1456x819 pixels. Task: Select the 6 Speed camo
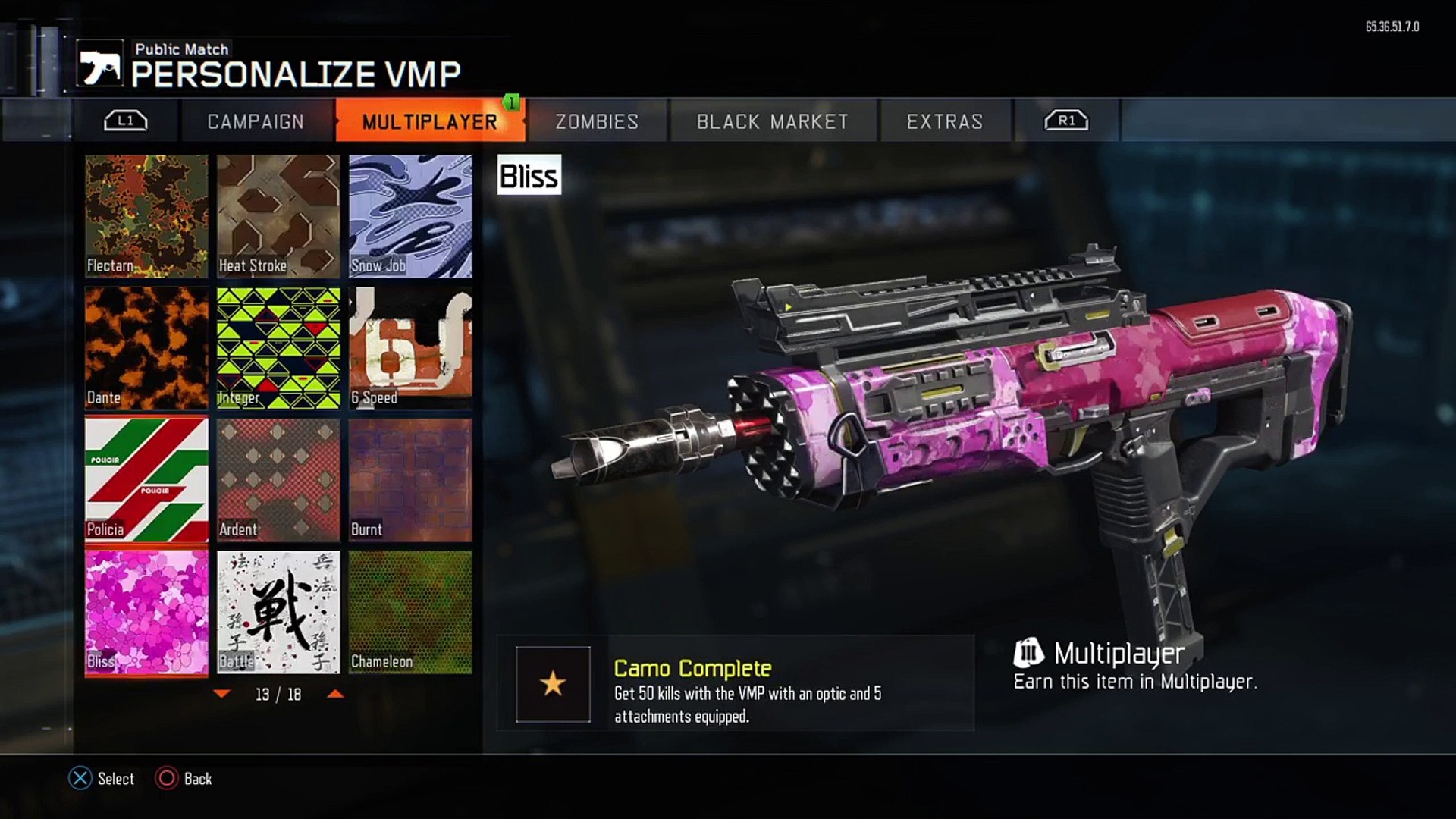pyautogui.click(x=410, y=348)
